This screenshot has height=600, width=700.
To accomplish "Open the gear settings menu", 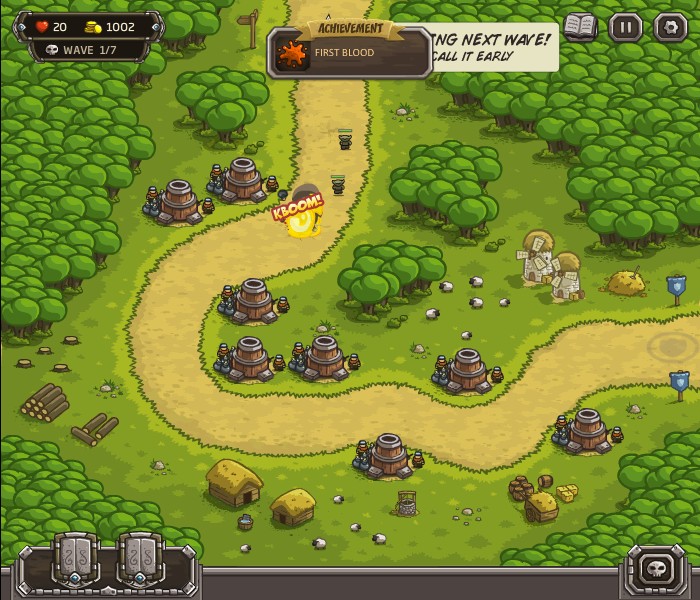I will click(670, 27).
